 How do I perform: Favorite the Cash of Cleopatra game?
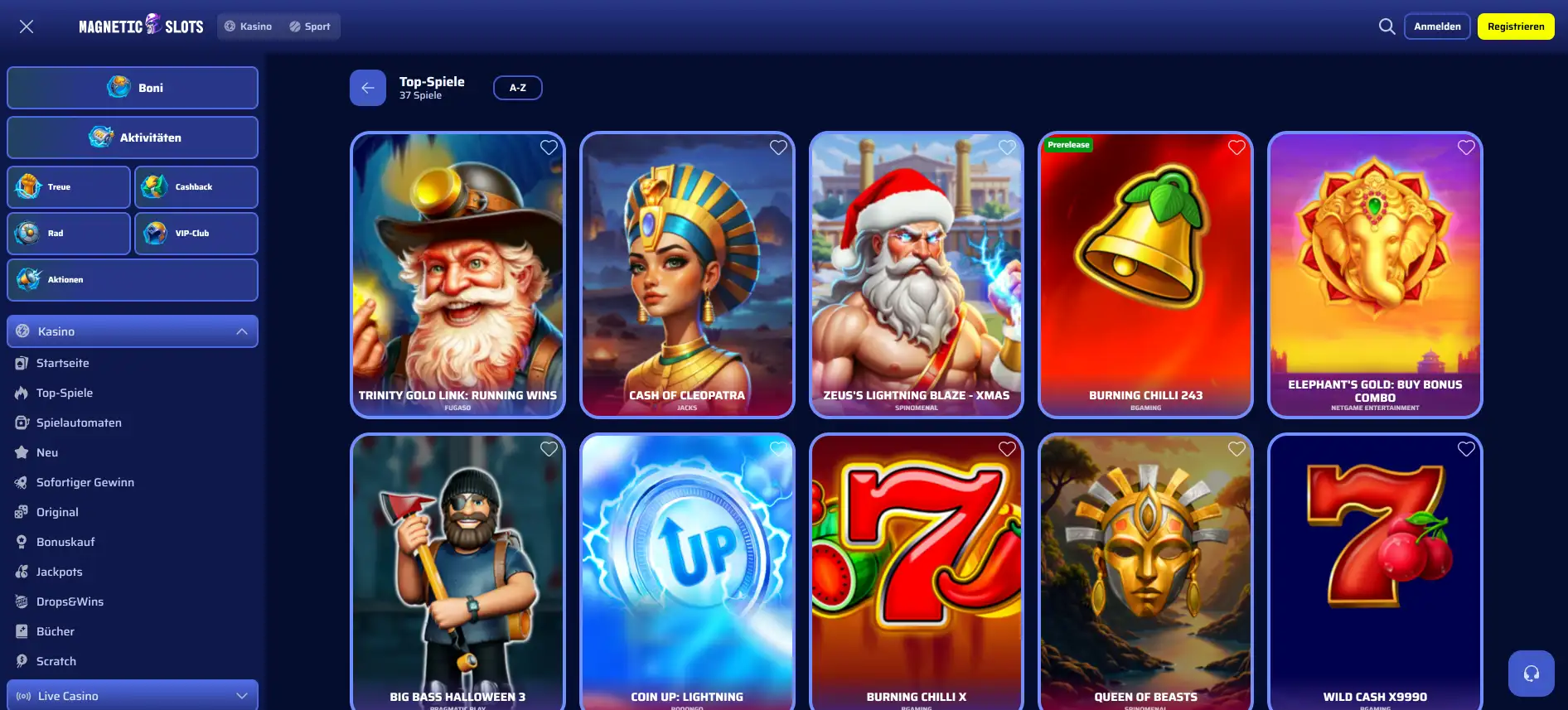pyautogui.click(x=777, y=147)
